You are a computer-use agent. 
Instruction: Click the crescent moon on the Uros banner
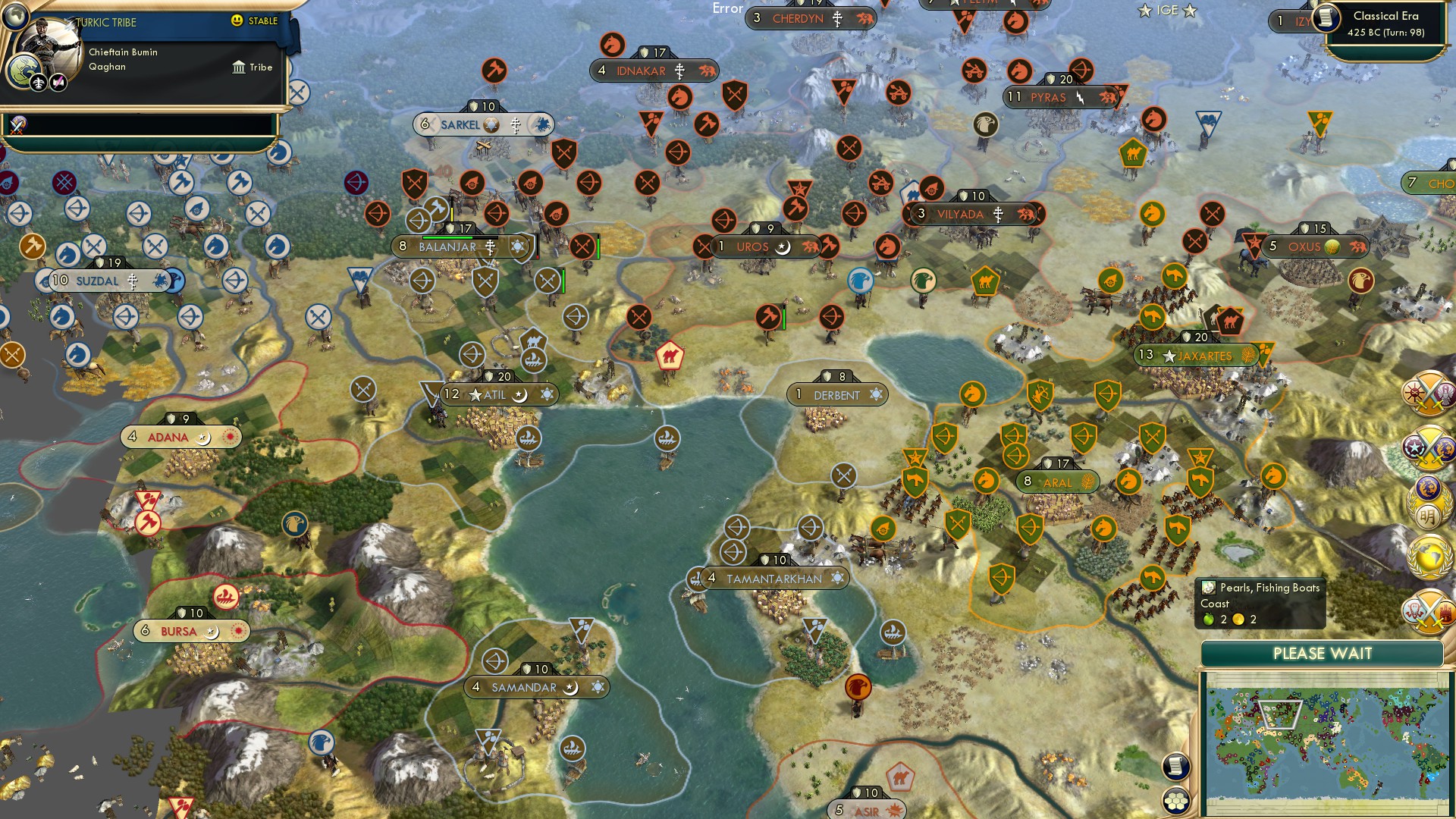click(783, 247)
